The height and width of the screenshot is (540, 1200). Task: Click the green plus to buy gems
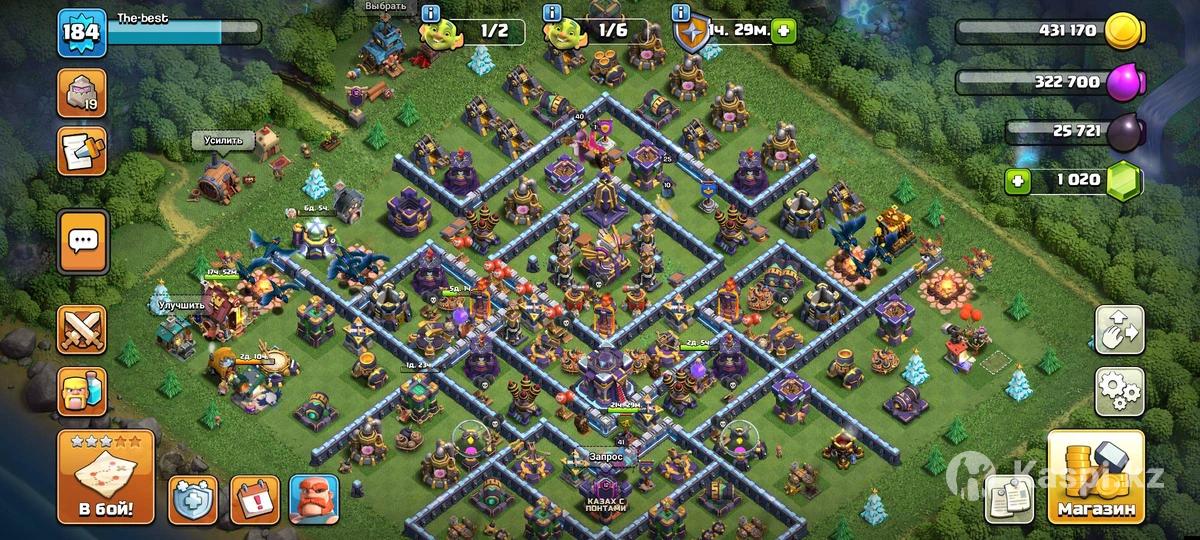1019,182
